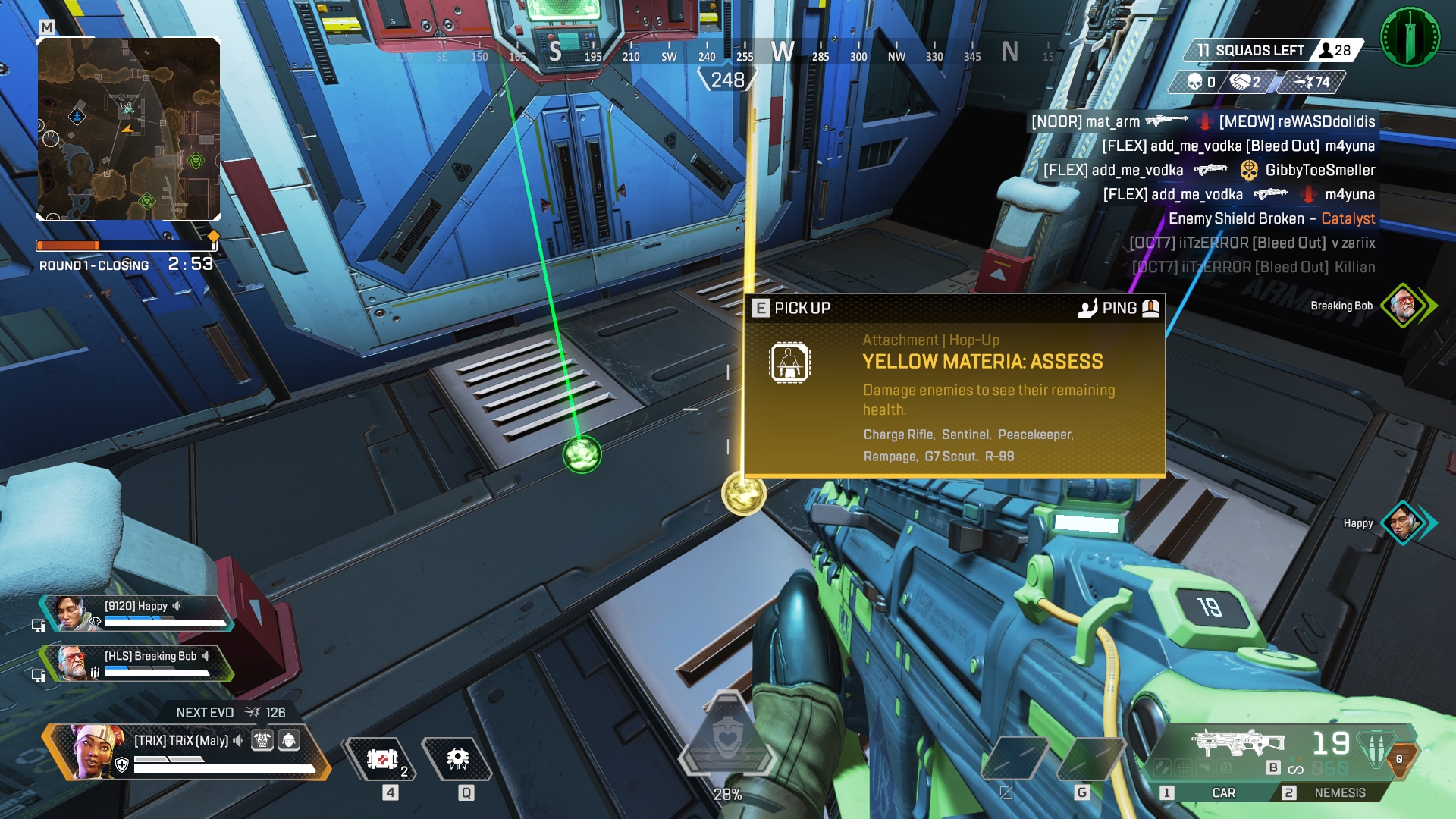Click teammate Breaking Bob's status panel

(136, 662)
